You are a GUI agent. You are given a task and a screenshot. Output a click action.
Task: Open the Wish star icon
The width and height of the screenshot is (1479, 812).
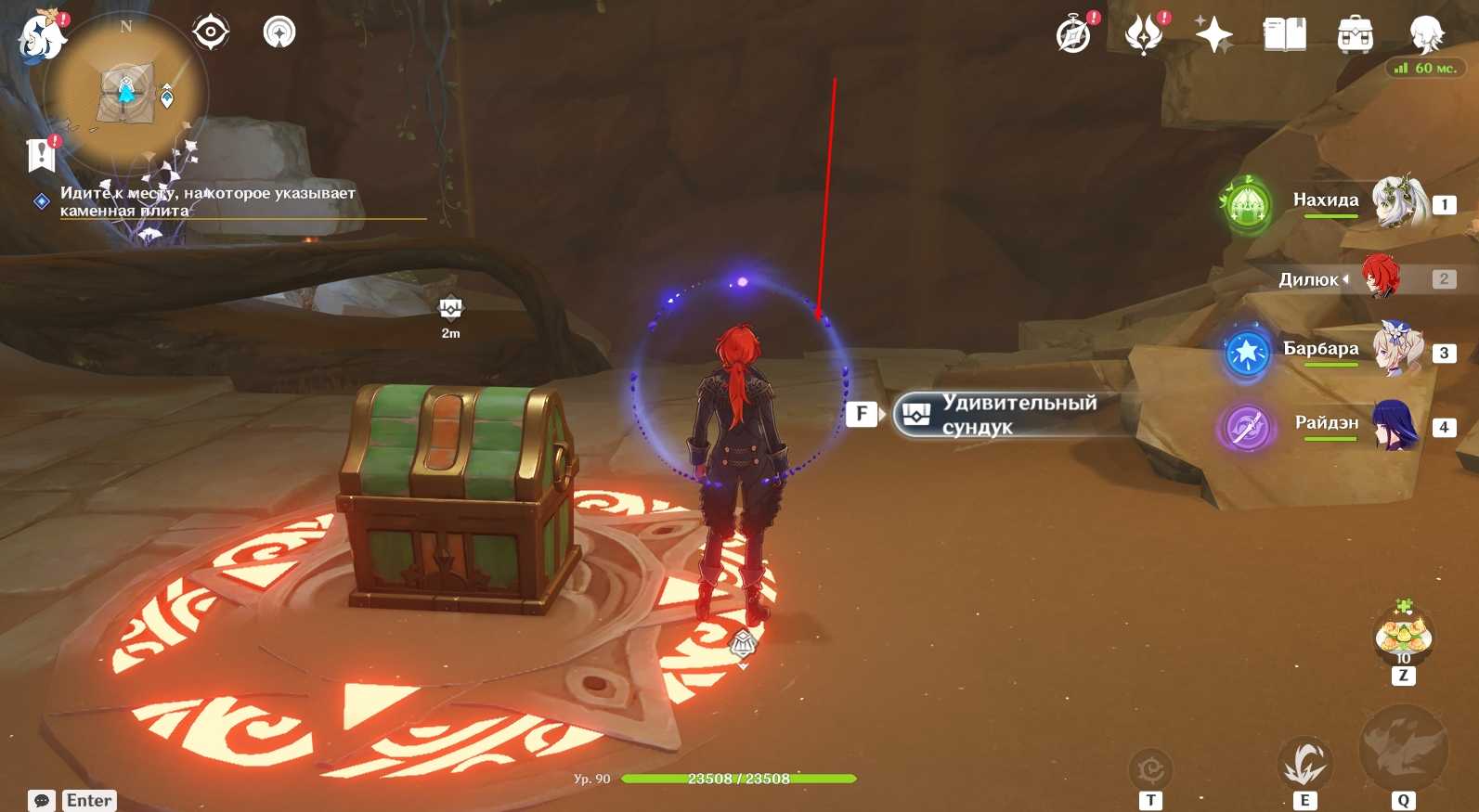point(1213,35)
